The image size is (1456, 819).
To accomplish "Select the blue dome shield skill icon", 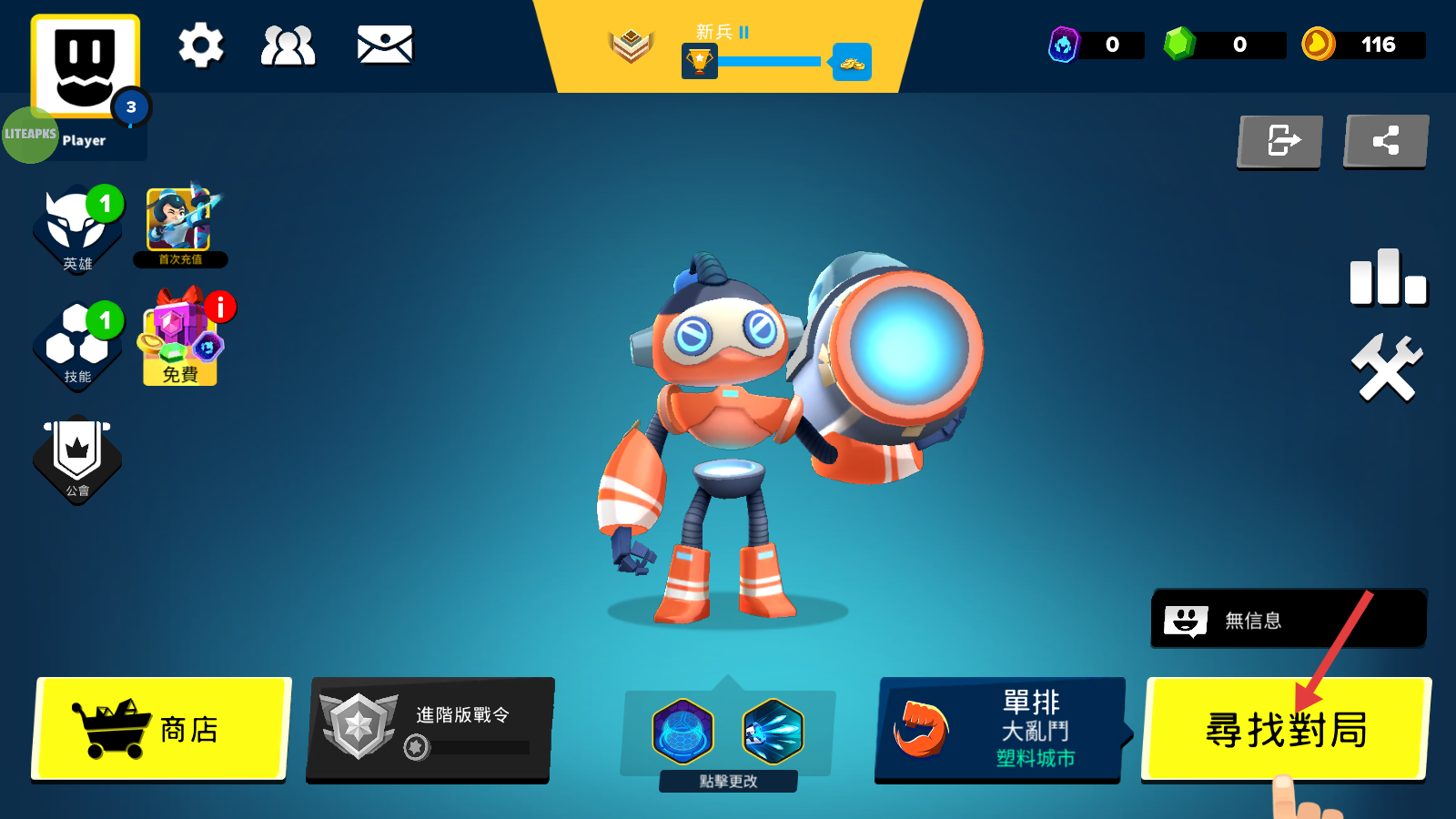I will (x=682, y=731).
